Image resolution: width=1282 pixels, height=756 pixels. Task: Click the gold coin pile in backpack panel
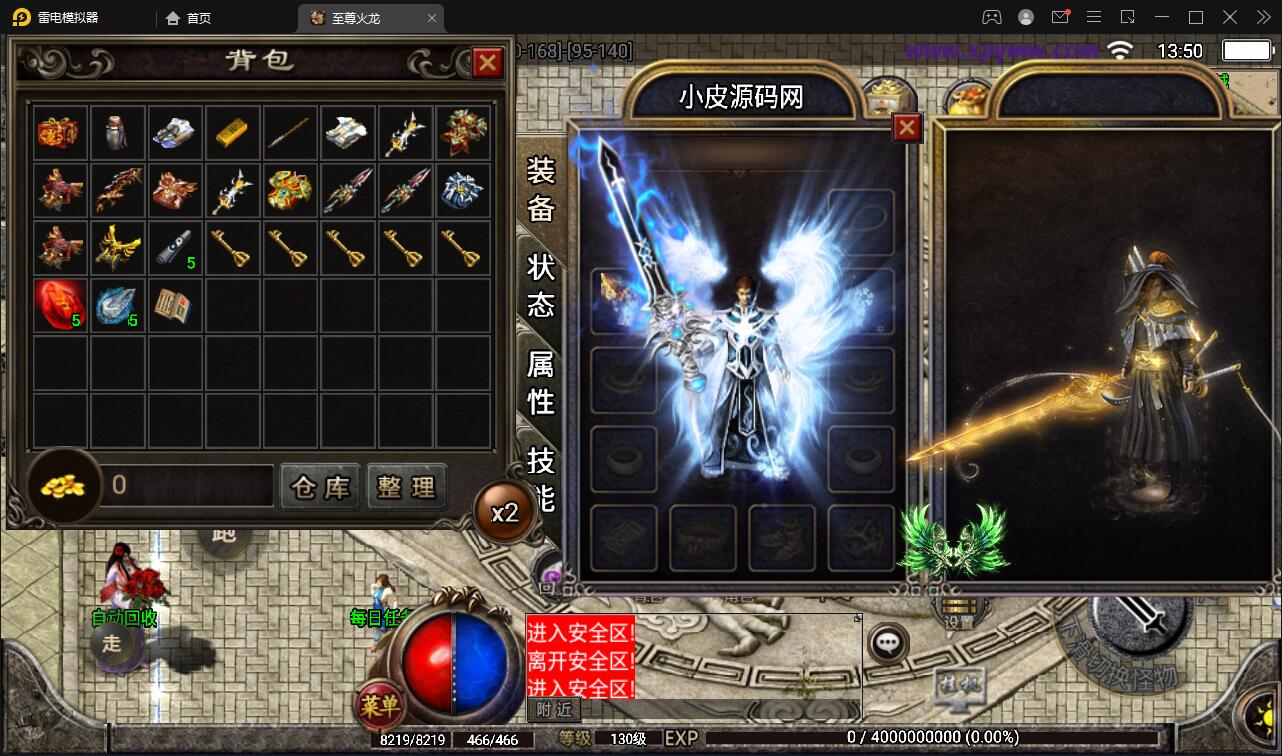(x=62, y=487)
